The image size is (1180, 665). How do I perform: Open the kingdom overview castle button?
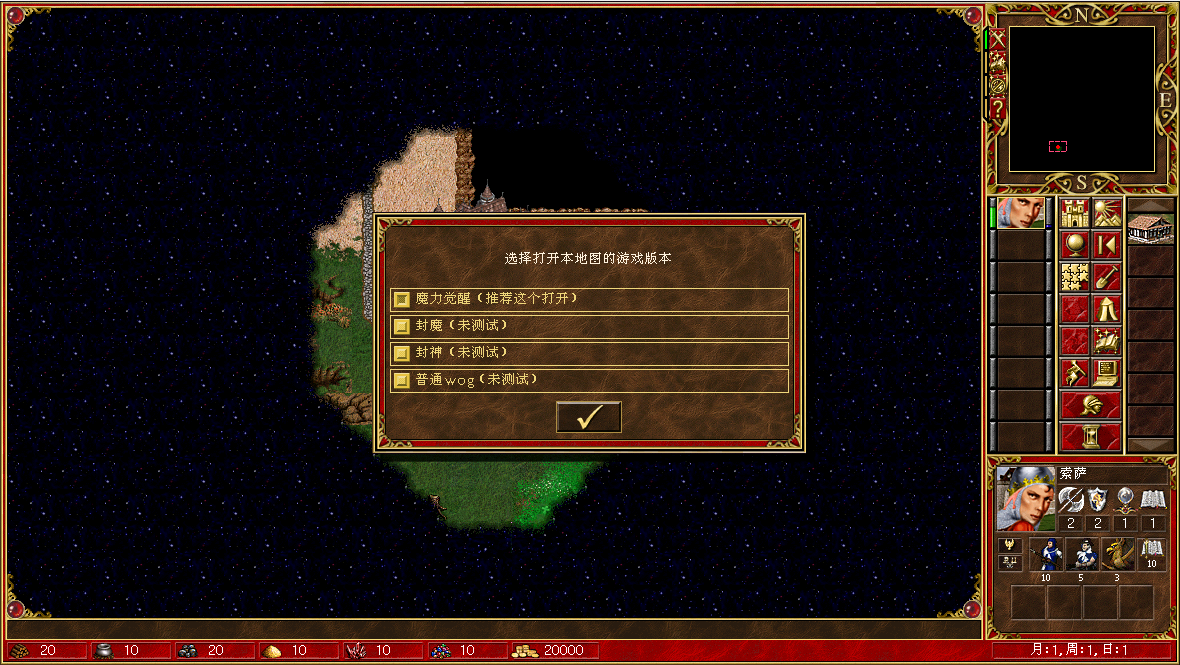point(1075,213)
